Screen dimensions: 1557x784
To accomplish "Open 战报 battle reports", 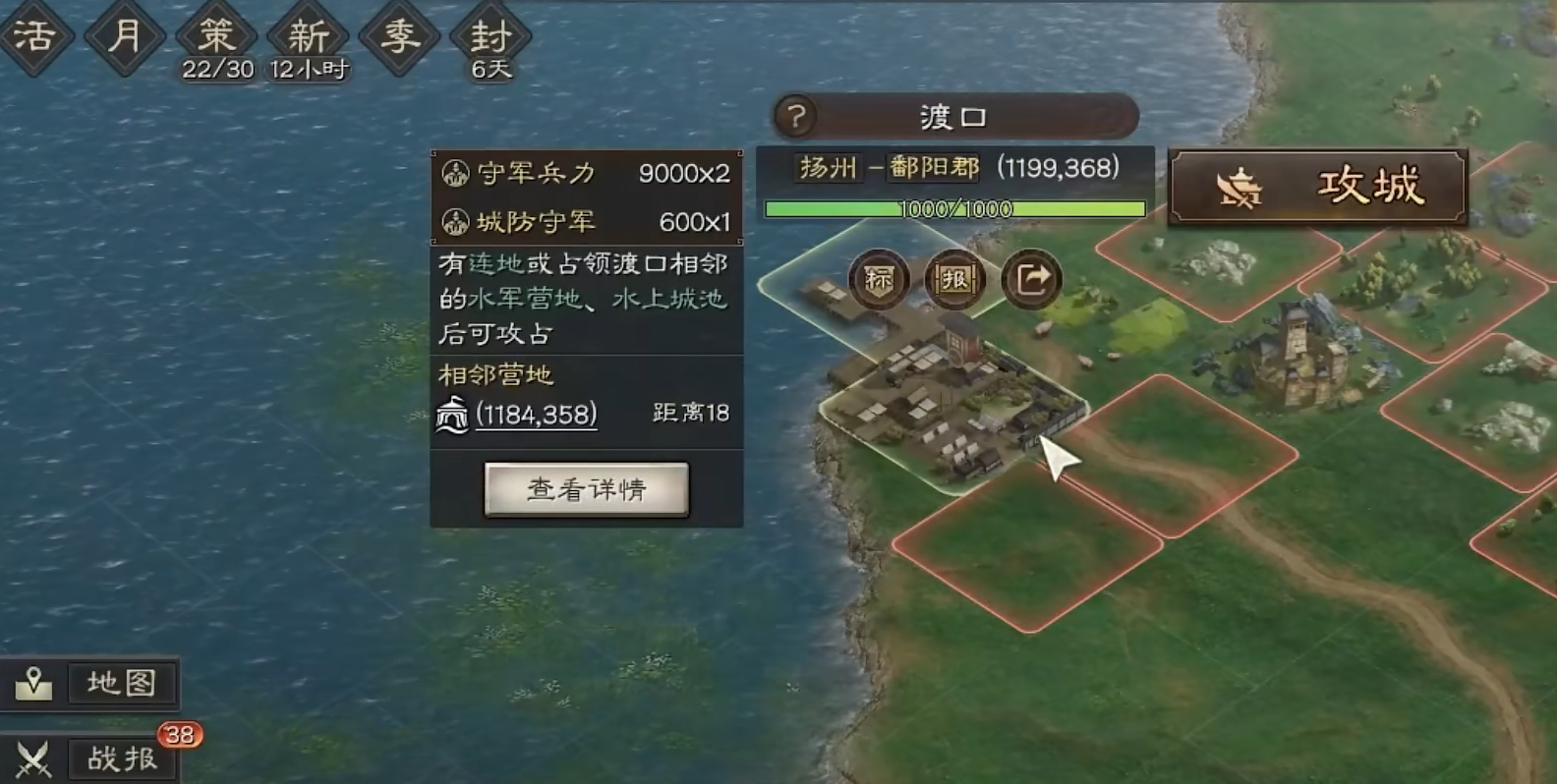I will (122, 757).
